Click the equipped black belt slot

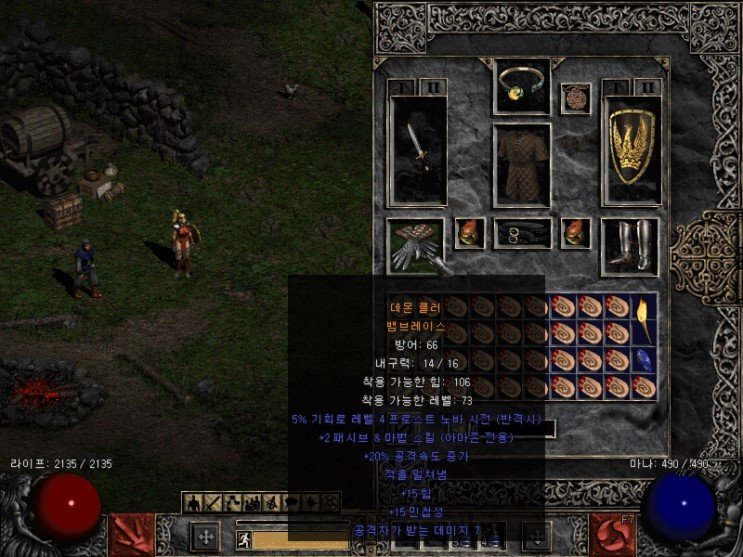(522, 233)
